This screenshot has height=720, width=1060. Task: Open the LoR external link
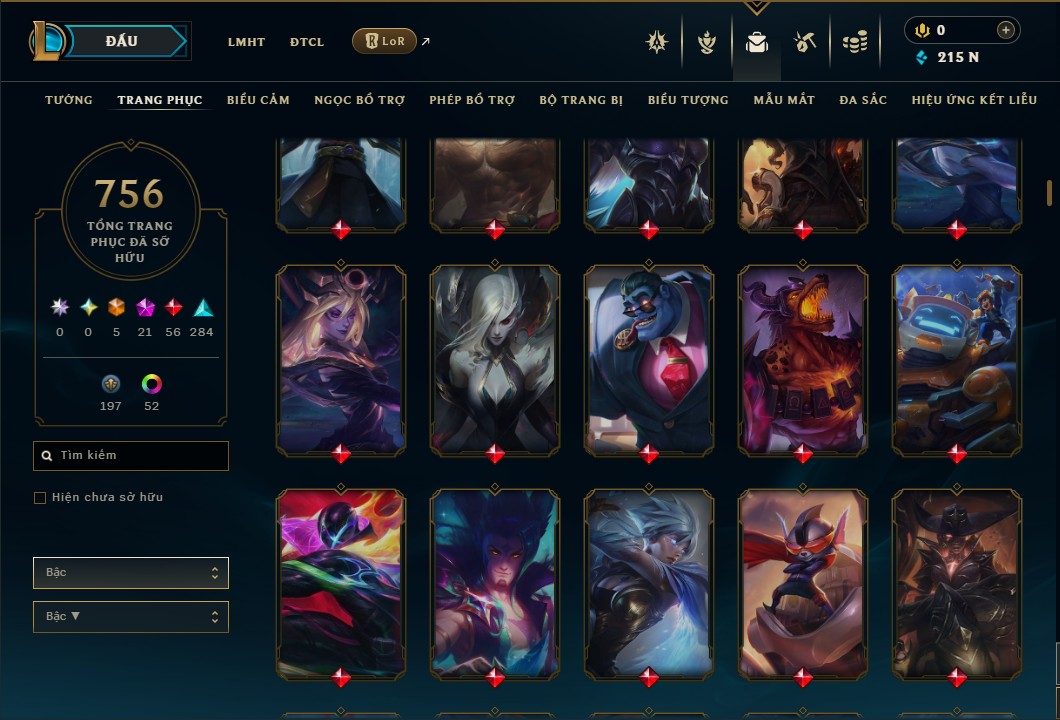pyautogui.click(x=385, y=41)
